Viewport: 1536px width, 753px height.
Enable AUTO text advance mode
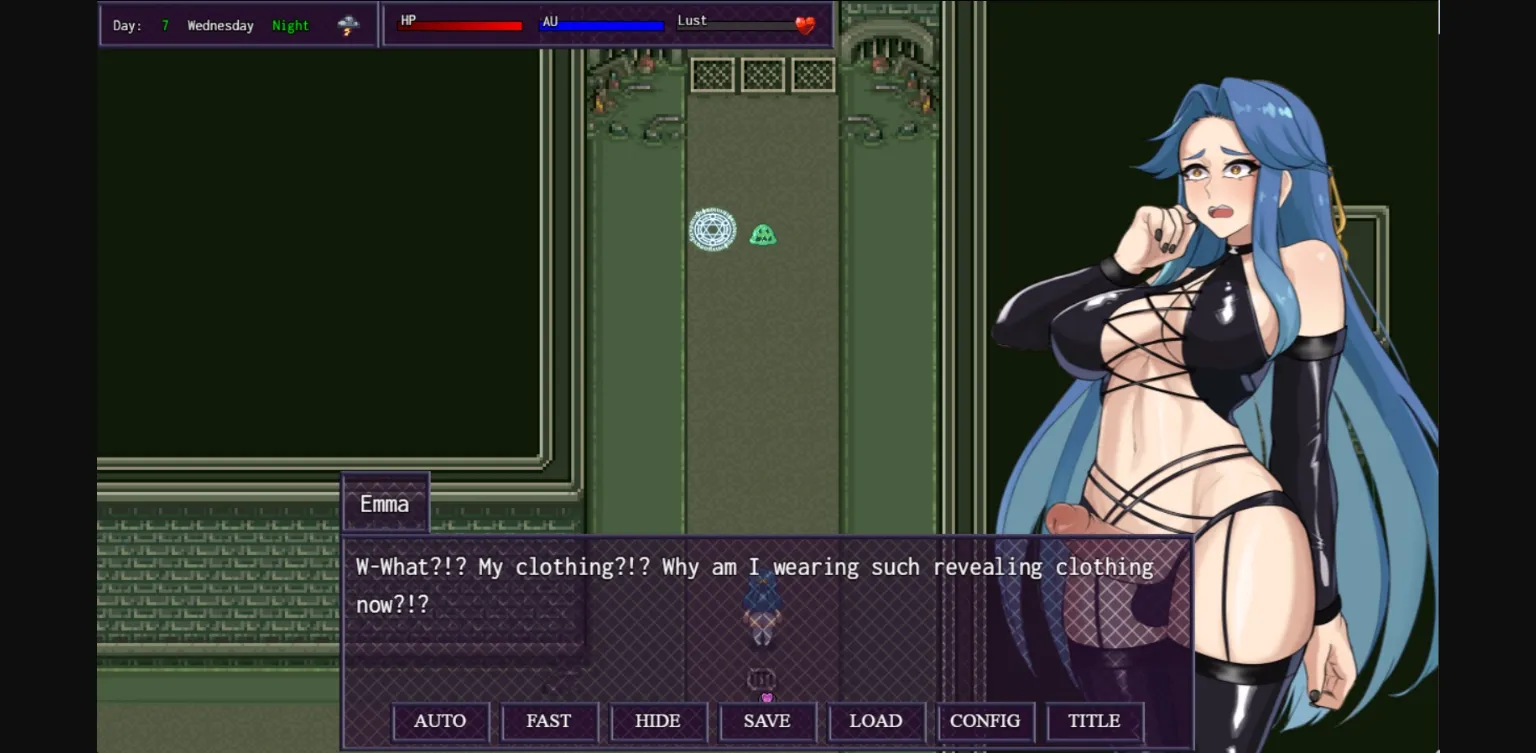(x=440, y=721)
